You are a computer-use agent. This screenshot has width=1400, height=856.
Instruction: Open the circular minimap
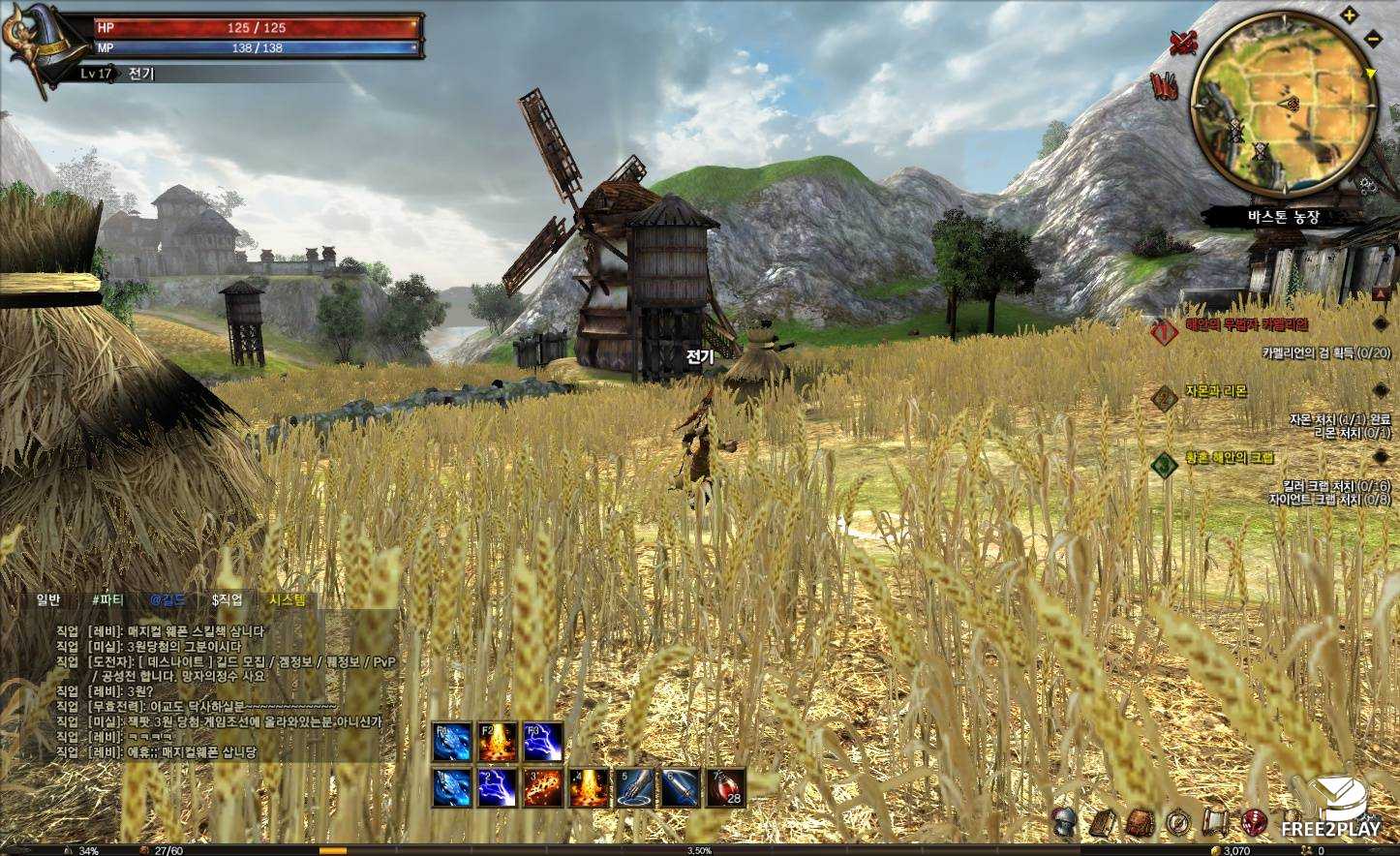pos(1284,105)
